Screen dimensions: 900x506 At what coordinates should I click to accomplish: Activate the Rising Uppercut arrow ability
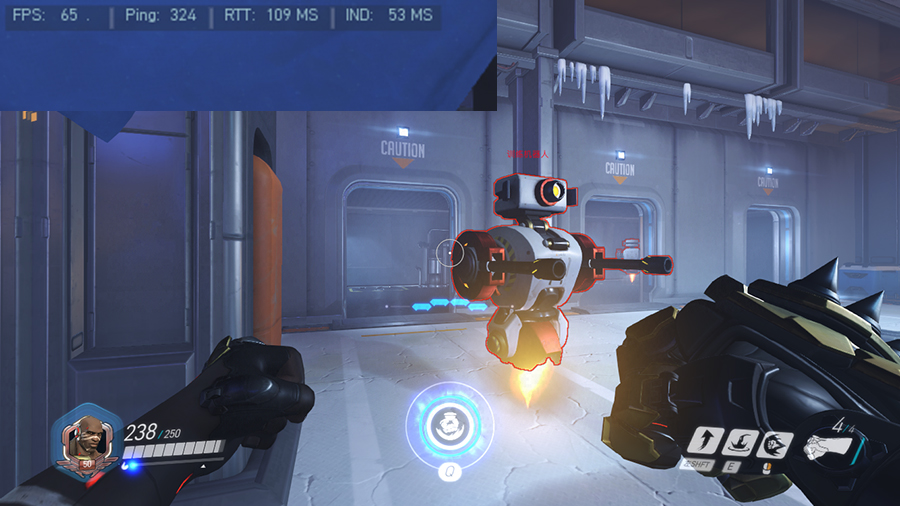click(705, 442)
